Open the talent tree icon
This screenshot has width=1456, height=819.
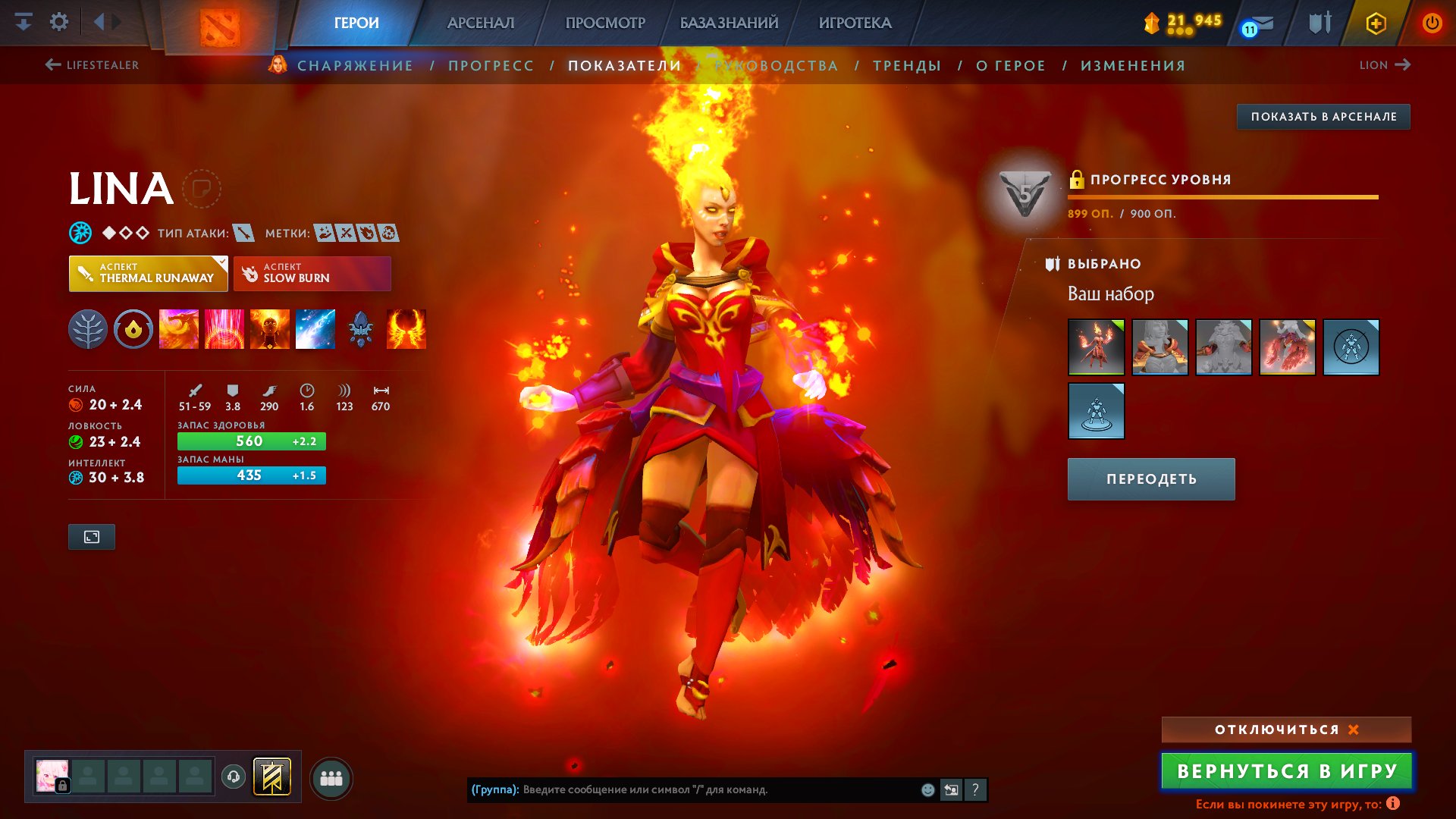point(89,328)
